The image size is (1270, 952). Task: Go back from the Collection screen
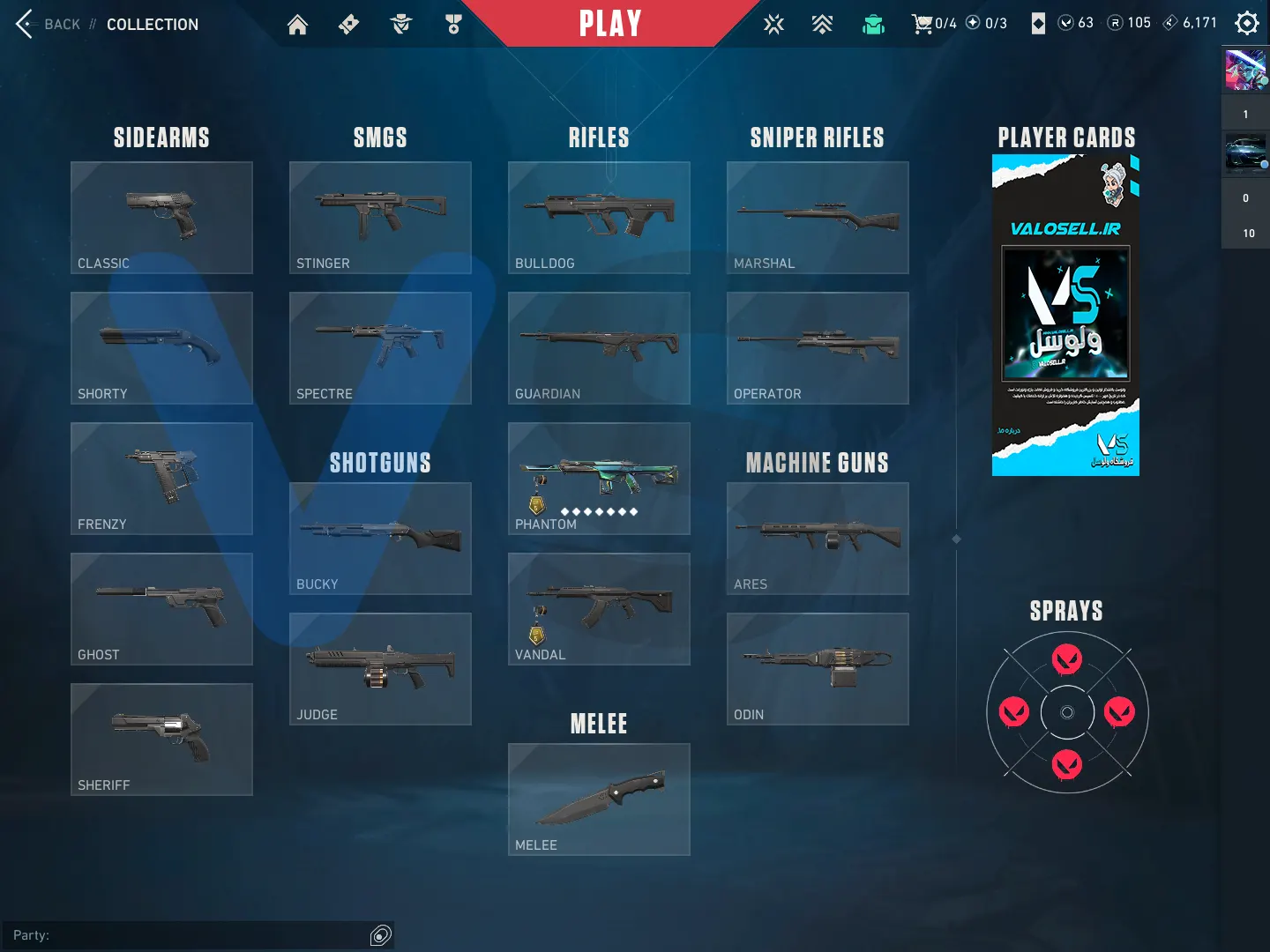(x=48, y=24)
